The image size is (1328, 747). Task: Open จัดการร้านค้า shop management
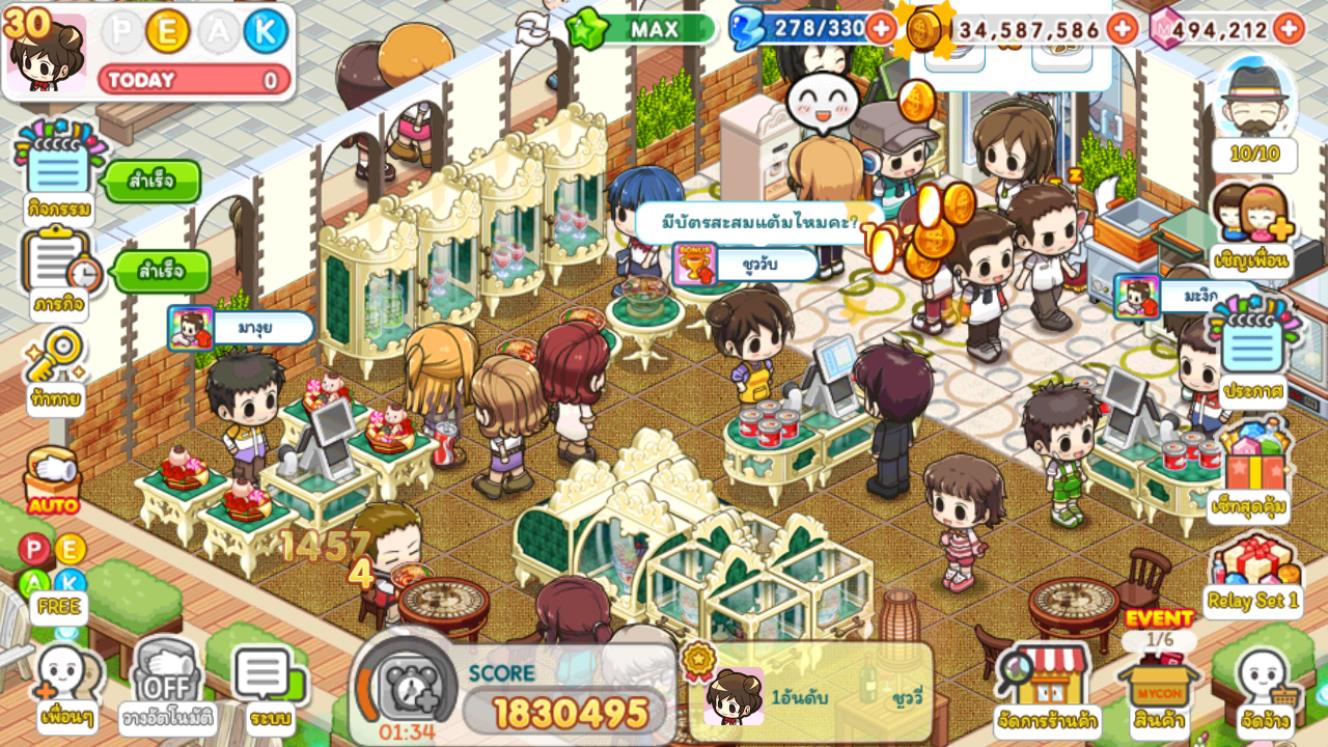pyautogui.click(x=1047, y=687)
